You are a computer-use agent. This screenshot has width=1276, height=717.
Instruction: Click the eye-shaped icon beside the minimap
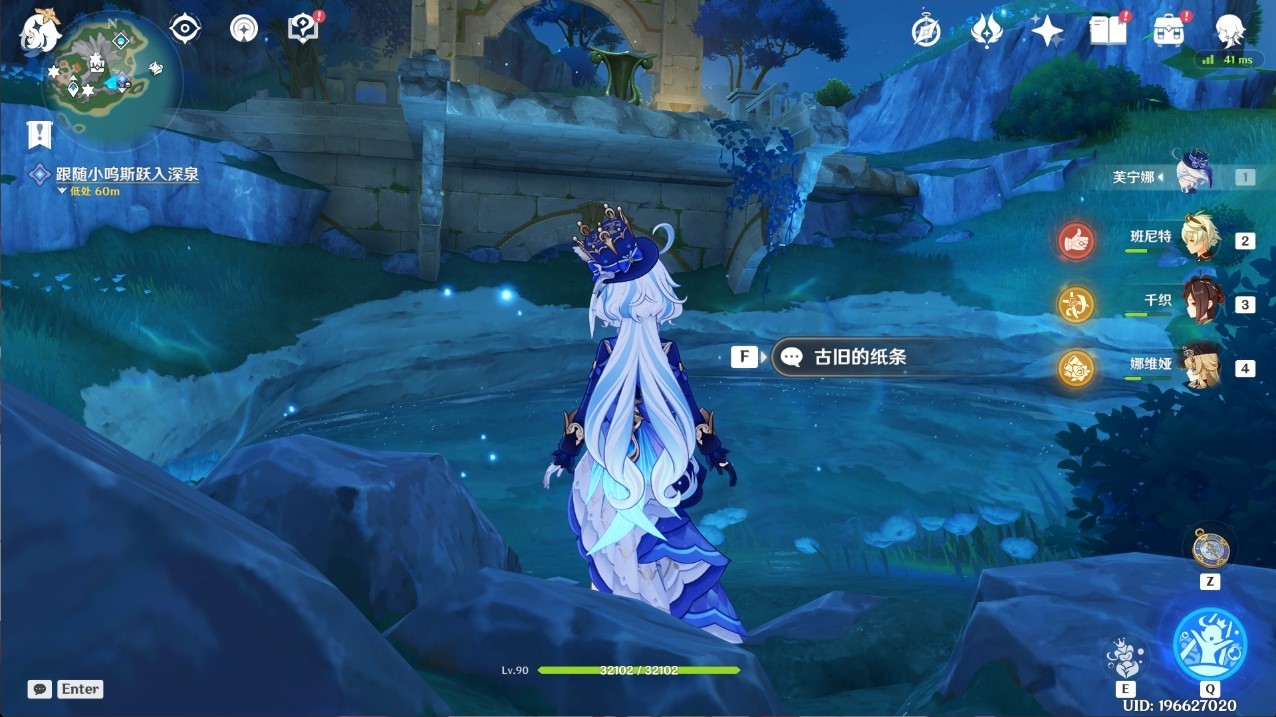185,28
